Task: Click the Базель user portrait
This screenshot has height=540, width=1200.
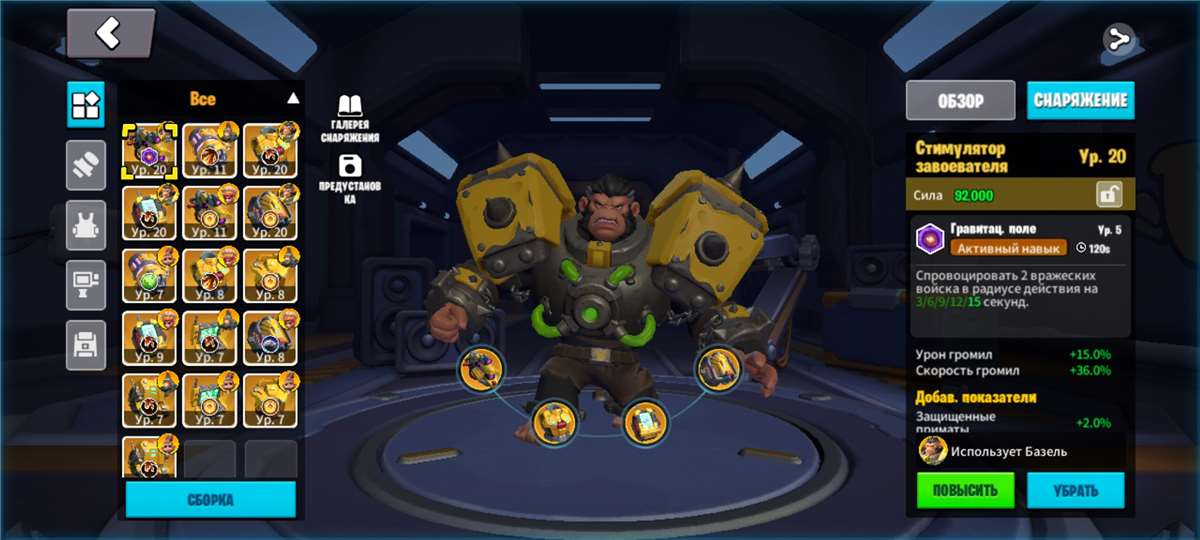Action: click(933, 451)
